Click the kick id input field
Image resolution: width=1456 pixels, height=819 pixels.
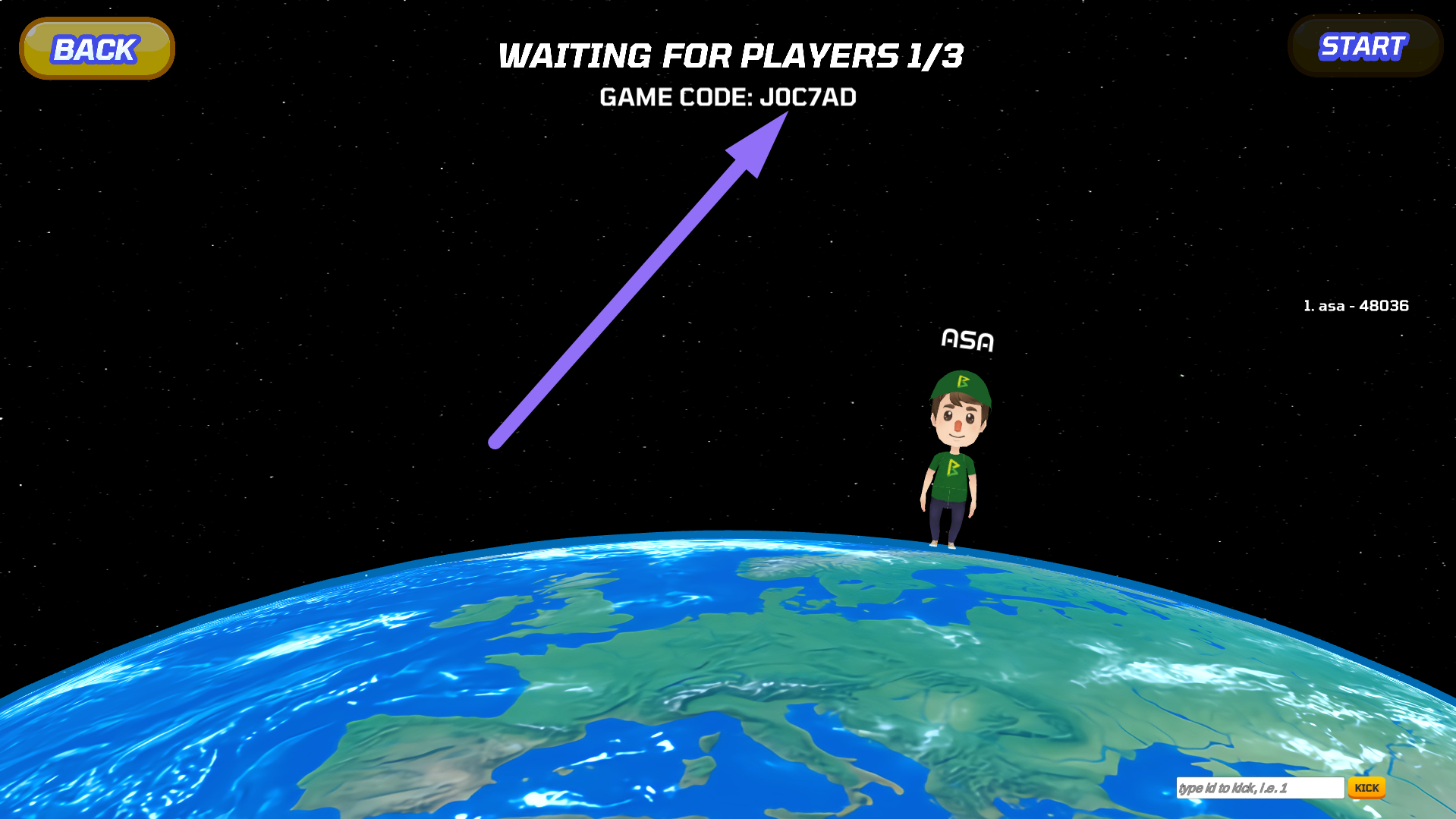(x=1259, y=788)
